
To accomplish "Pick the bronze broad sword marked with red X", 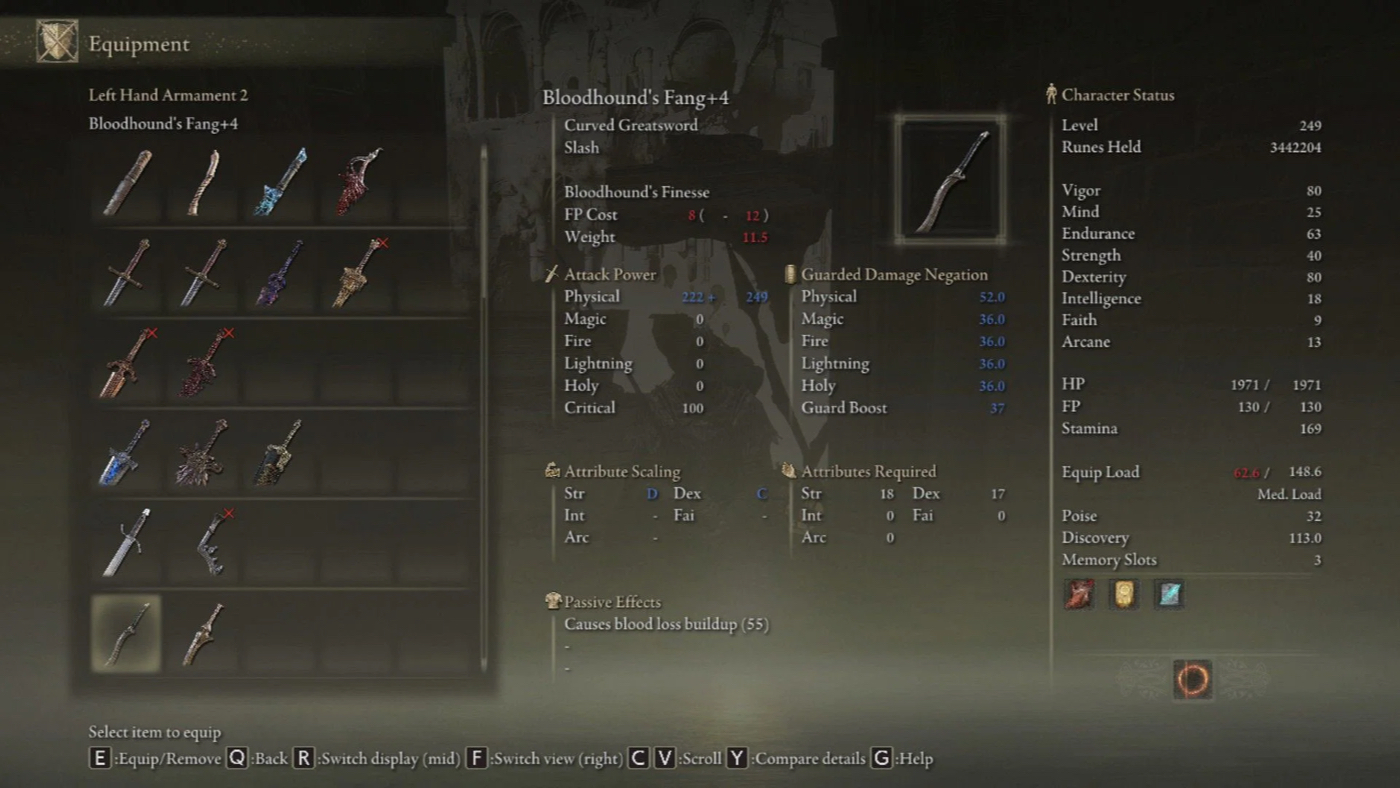I will [126, 363].
